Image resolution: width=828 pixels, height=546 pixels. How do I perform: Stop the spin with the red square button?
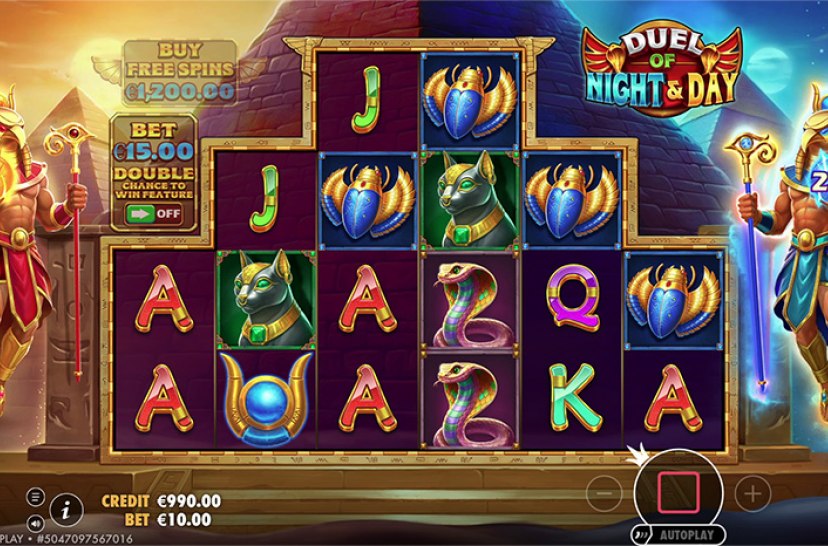pyautogui.click(x=678, y=491)
